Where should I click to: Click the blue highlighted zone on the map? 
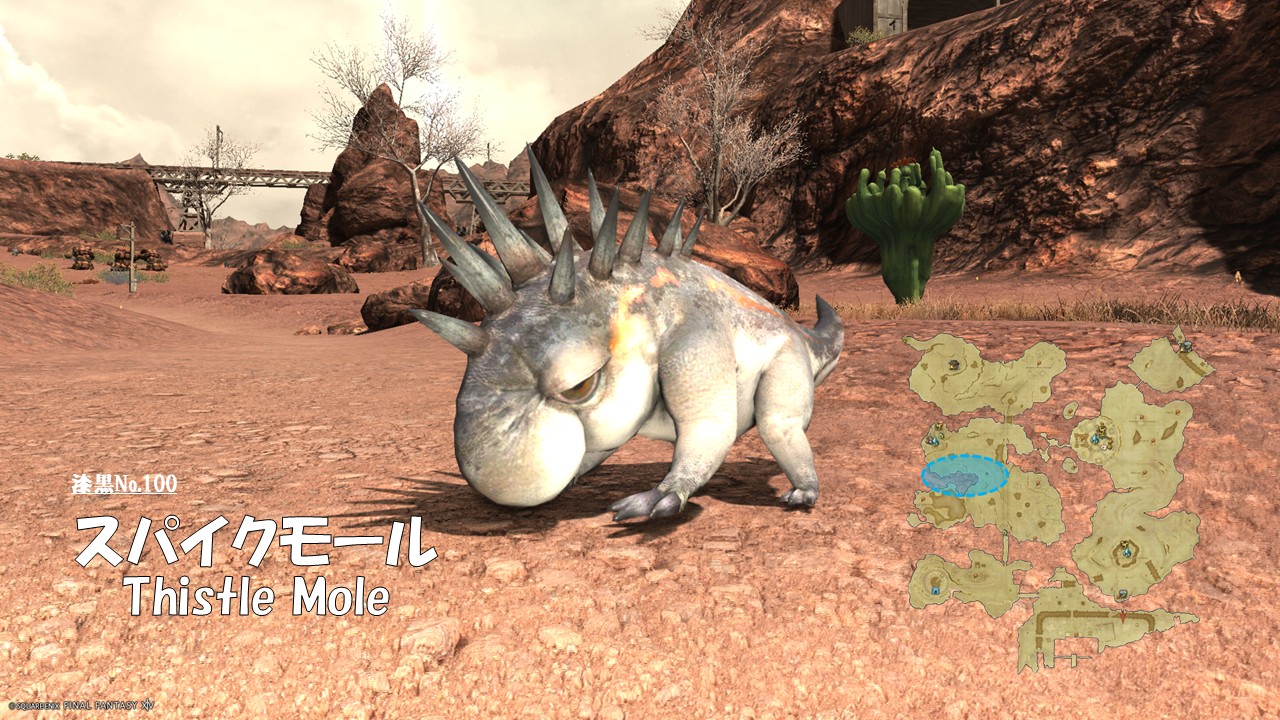click(964, 476)
